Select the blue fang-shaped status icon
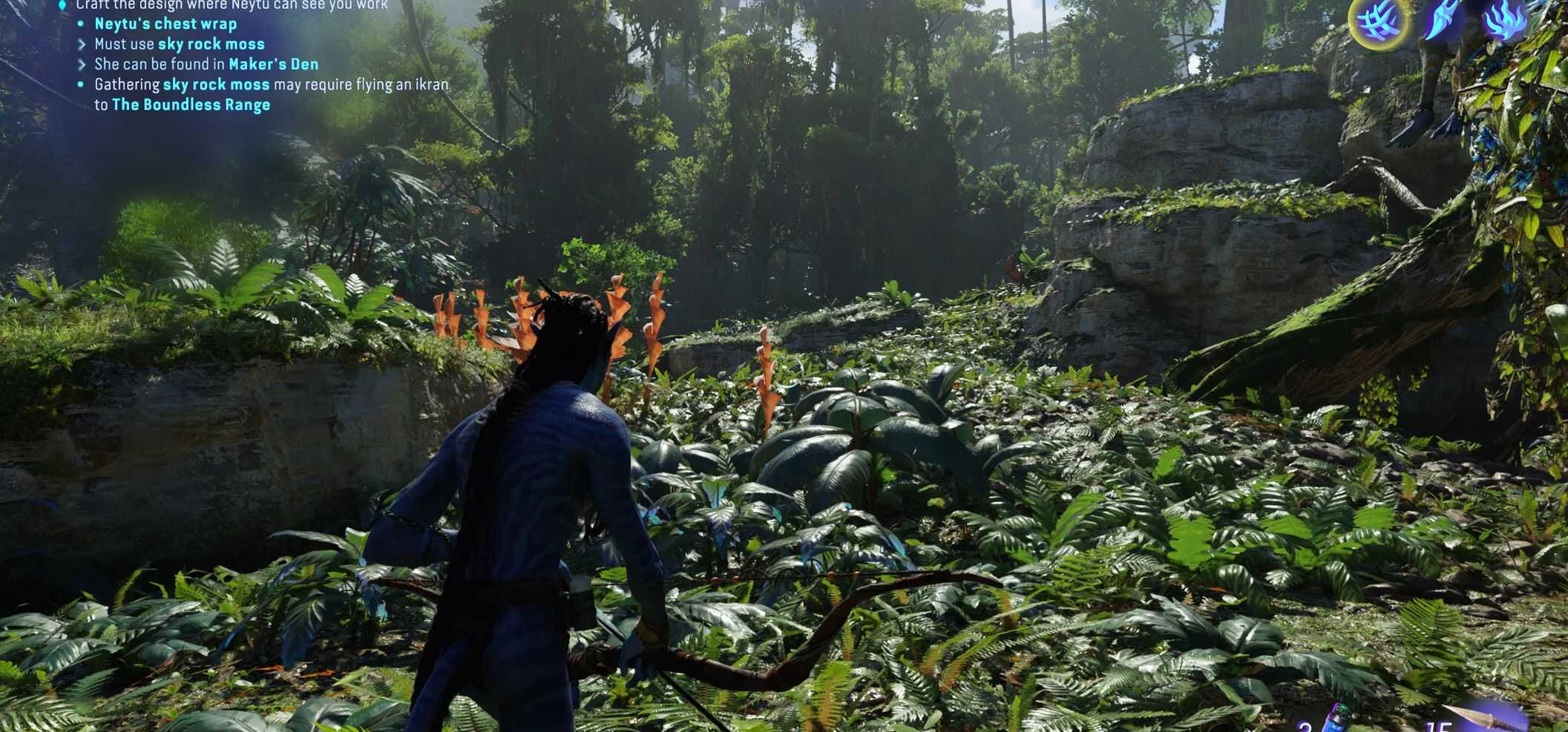Viewport: 1568px width, 732px height. click(x=1442, y=19)
